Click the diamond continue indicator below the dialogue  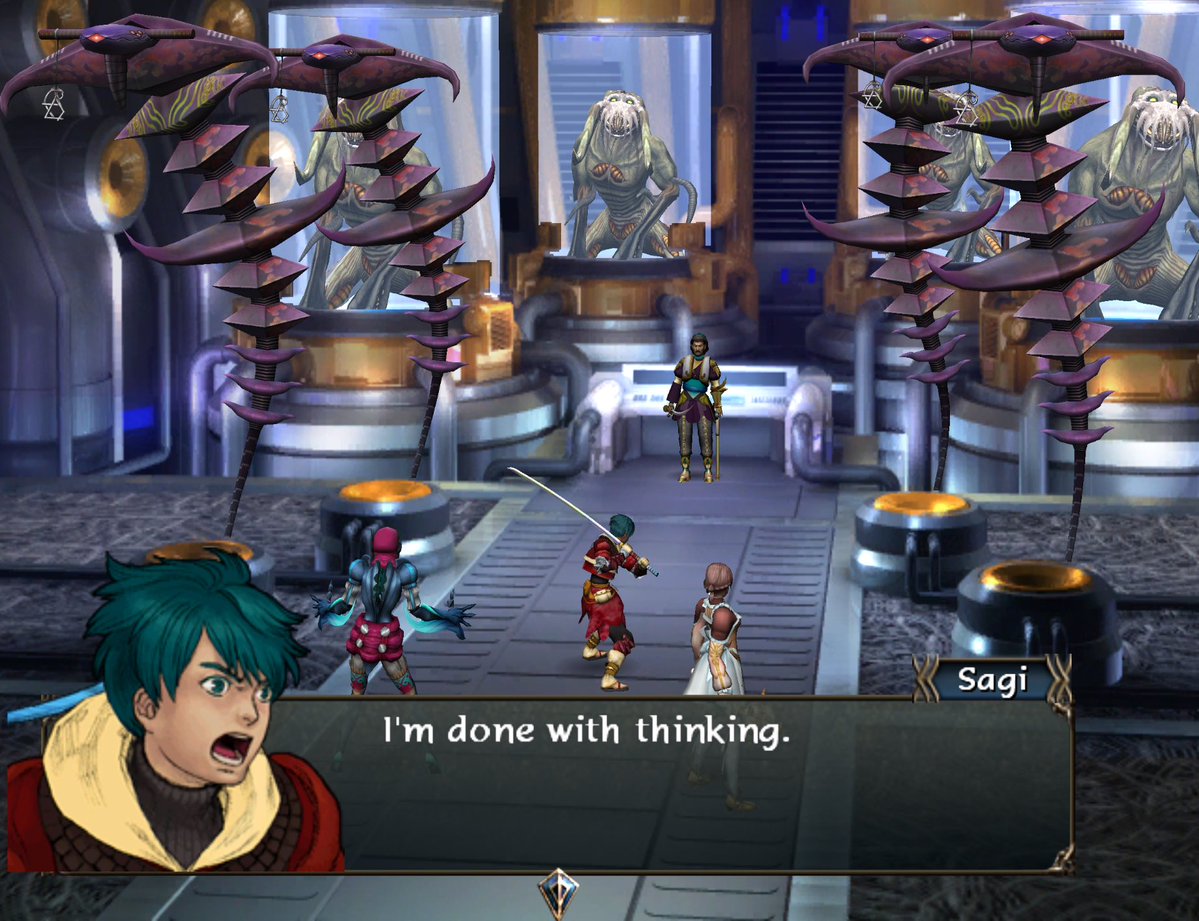coord(556,891)
